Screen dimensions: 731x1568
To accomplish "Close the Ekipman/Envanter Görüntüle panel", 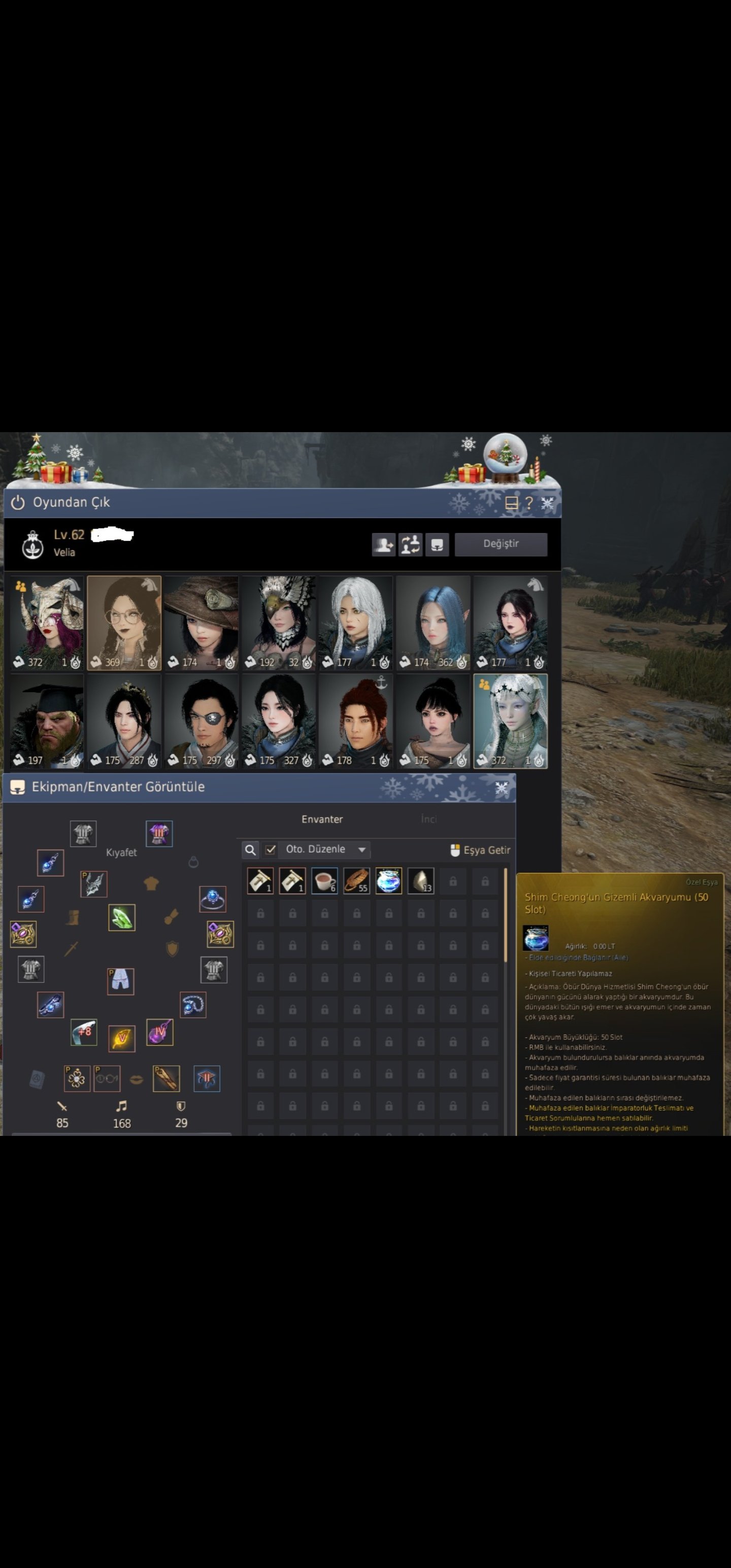I will pos(502,788).
